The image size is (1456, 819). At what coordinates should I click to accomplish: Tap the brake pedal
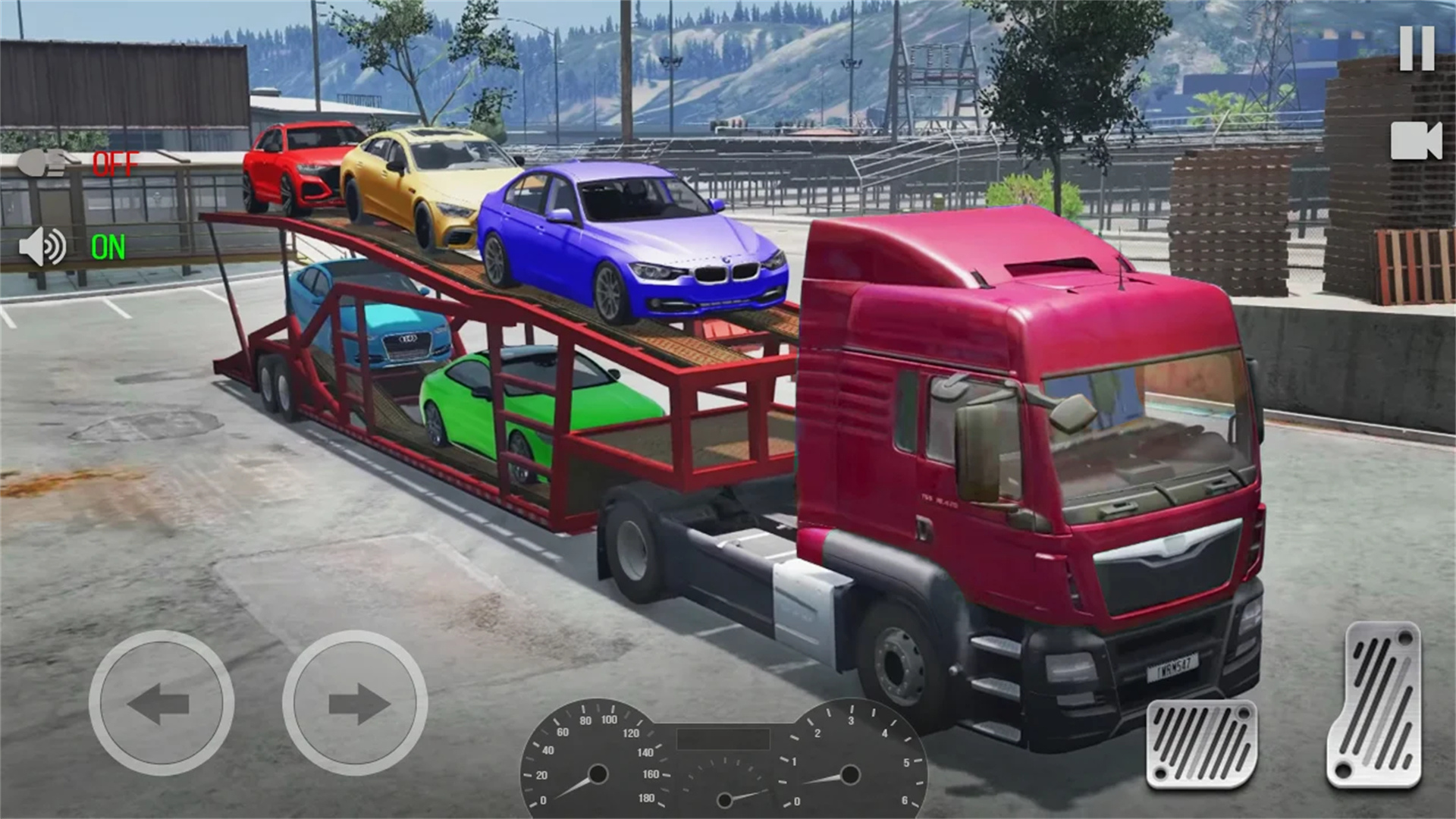1201,744
